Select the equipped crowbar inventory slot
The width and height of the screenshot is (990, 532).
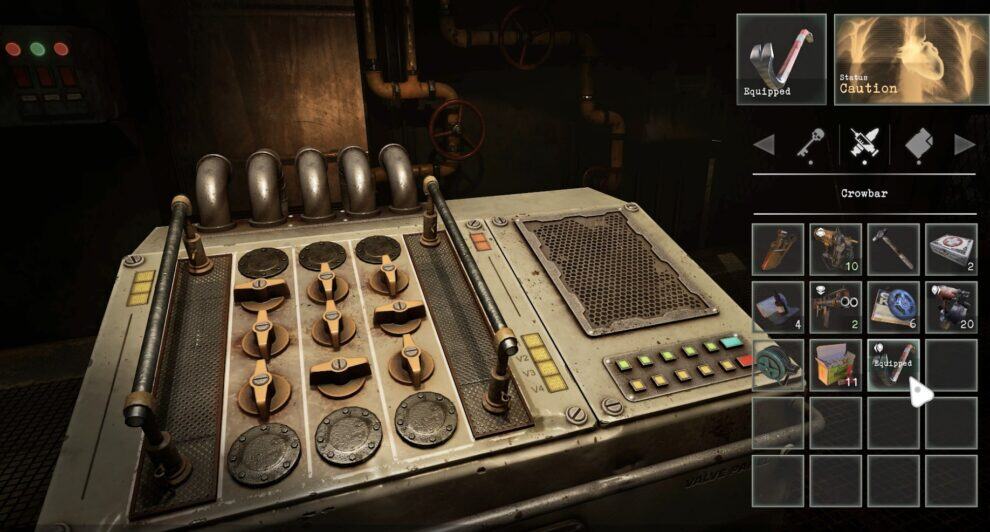893,364
